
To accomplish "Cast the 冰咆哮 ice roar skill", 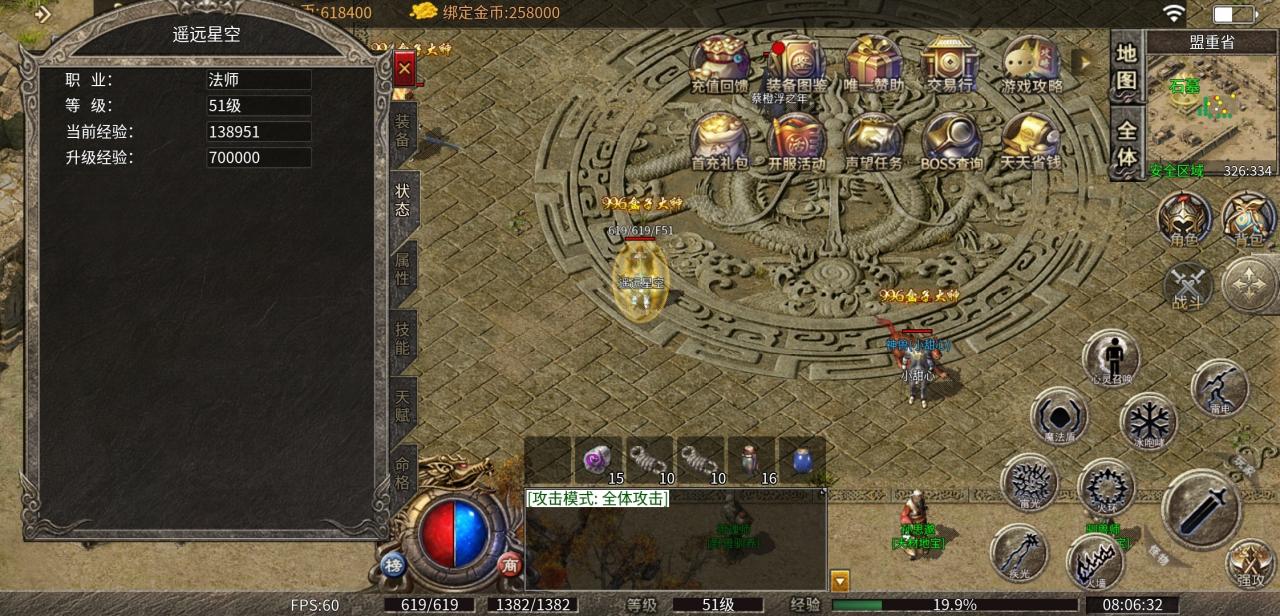I will coord(1148,421).
